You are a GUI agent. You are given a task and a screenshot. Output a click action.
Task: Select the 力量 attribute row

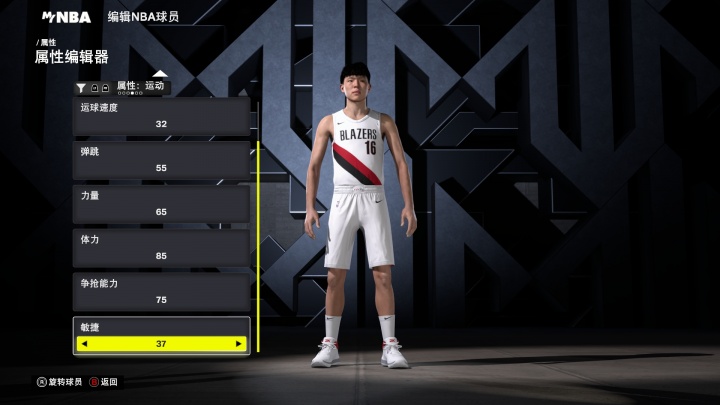coord(161,204)
